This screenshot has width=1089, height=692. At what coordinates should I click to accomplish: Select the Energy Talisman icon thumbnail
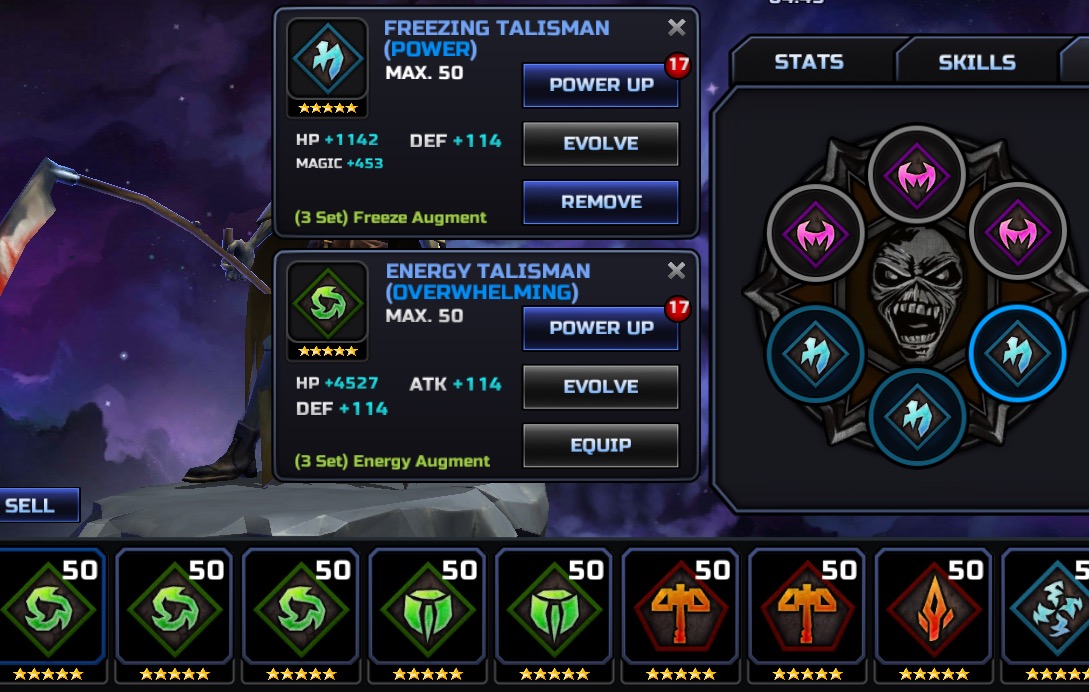(x=327, y=303)
